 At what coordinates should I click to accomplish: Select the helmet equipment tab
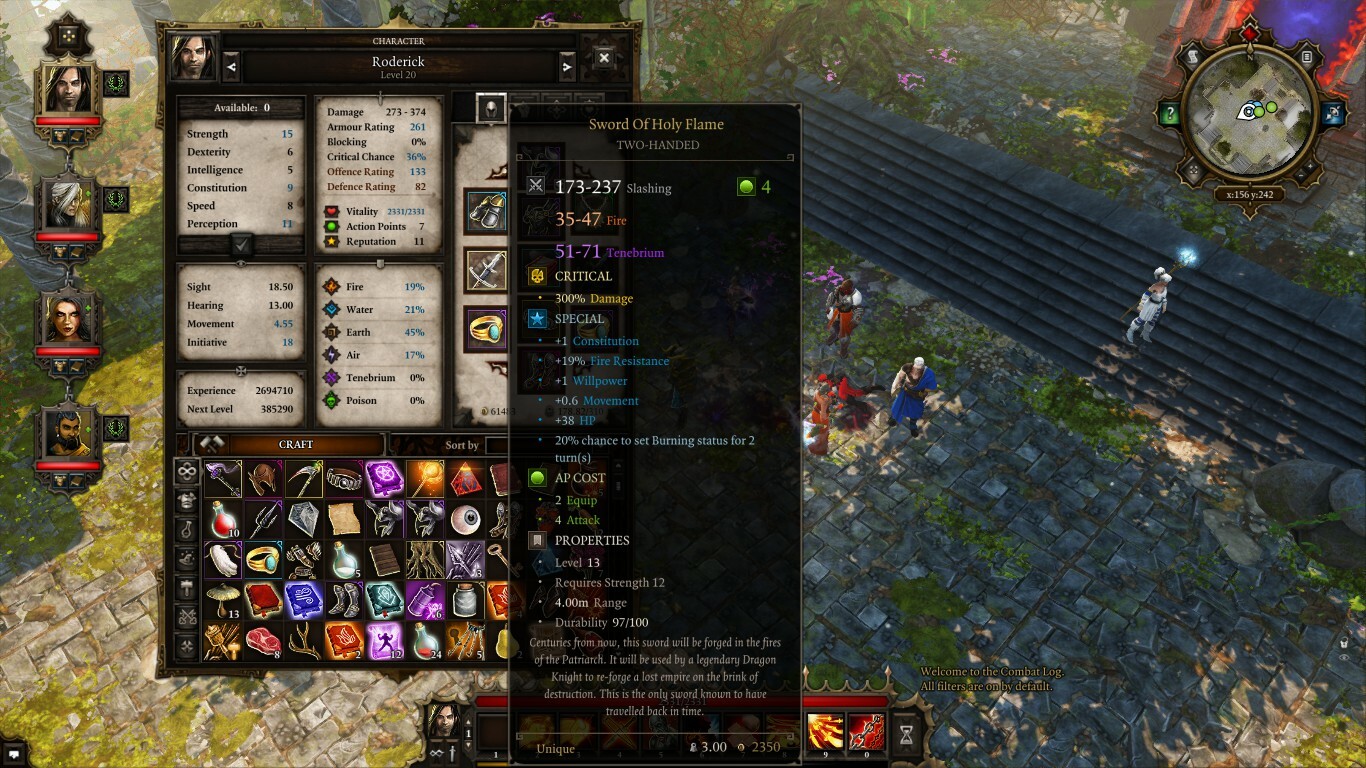(490, 109)
